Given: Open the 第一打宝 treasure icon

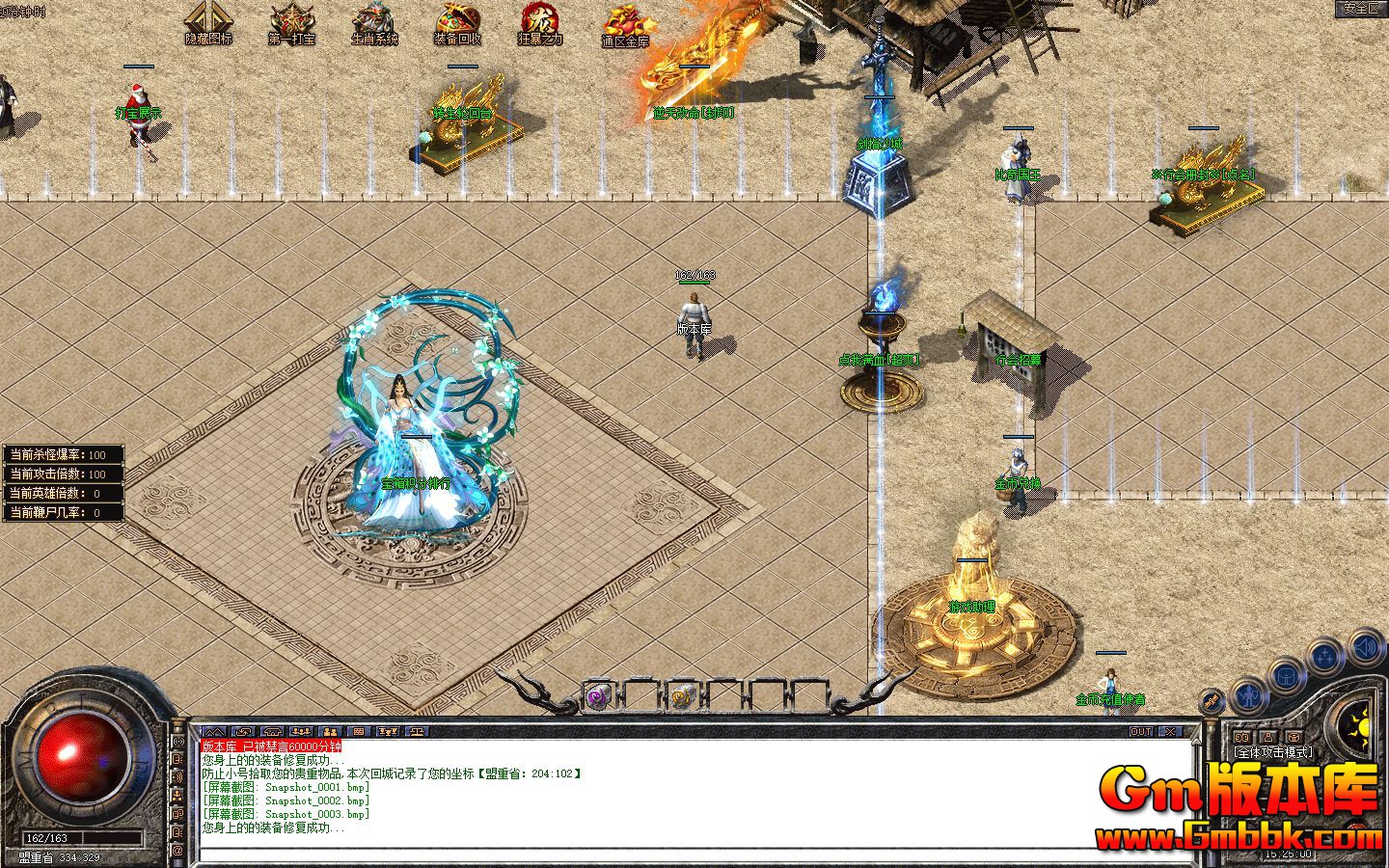Looking at the screenshot, I should [292, 19].
